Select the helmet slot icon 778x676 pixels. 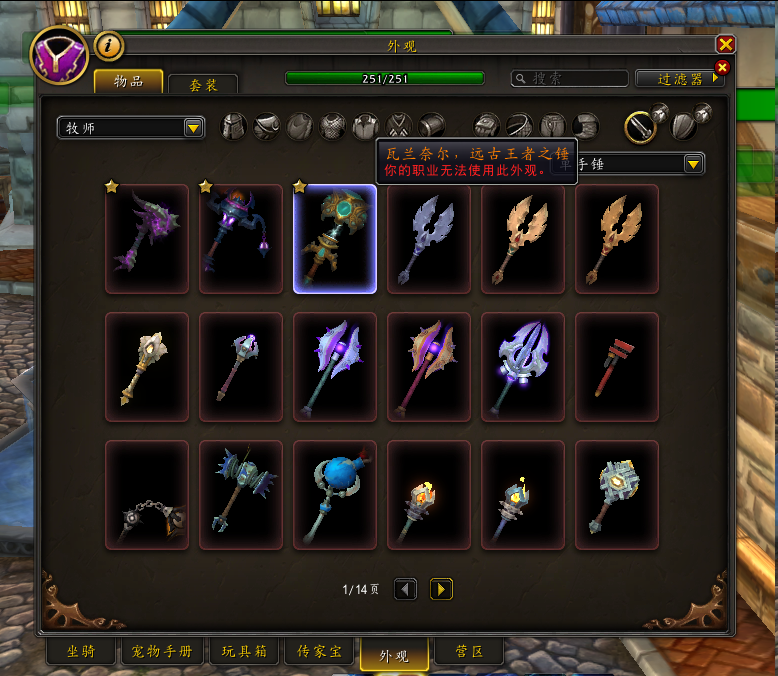(234, 126)
